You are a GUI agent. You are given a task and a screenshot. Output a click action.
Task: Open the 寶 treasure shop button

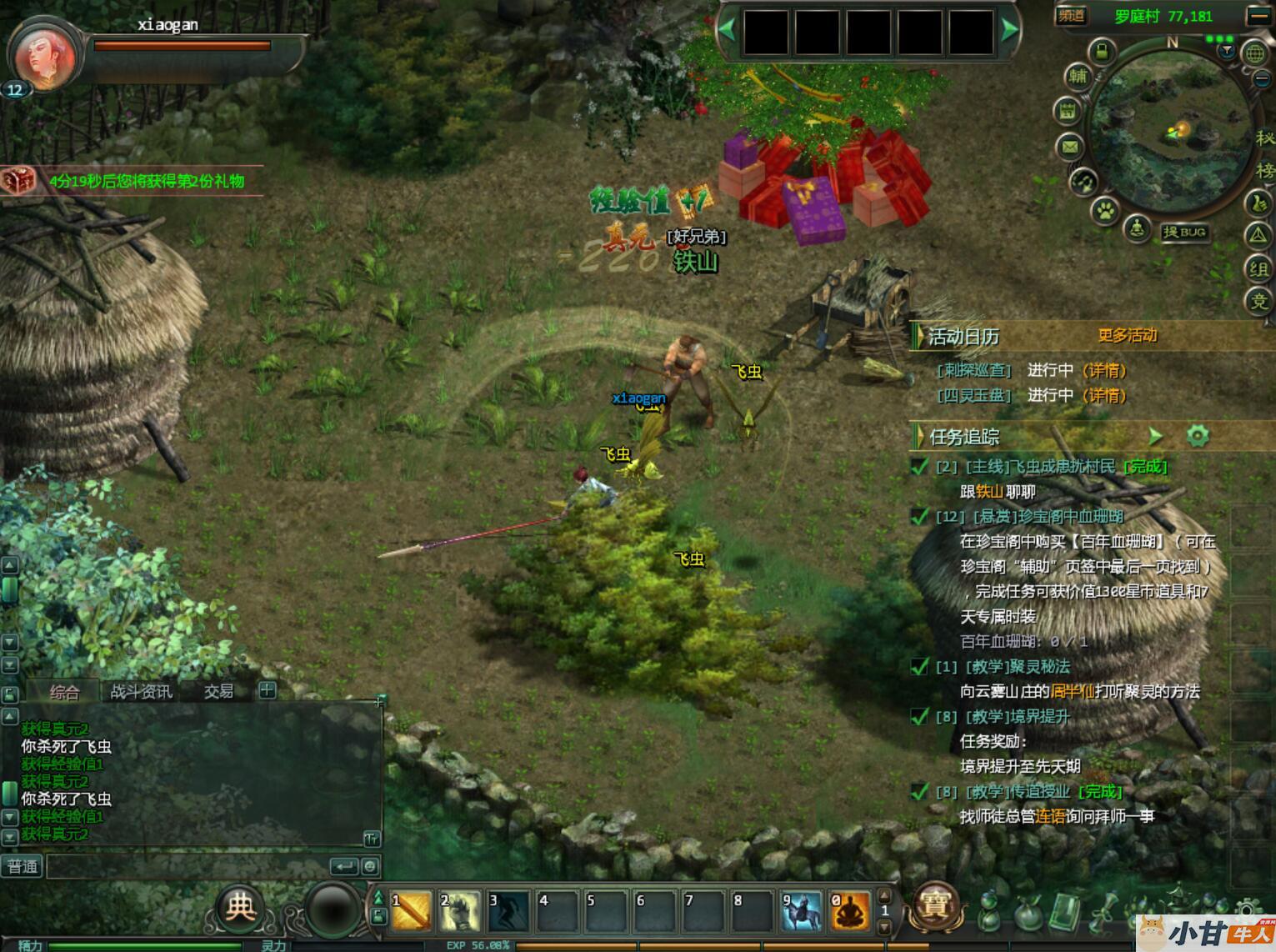pyautogui.click(x=934, y=906)
